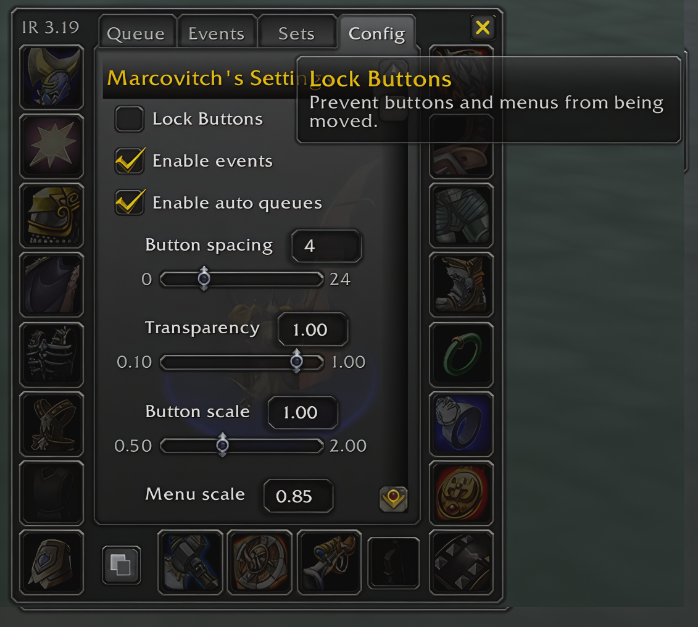The height and width of the screenshot is (627, 698).
Task: Select the Sets tab
Action: [296, 33]
